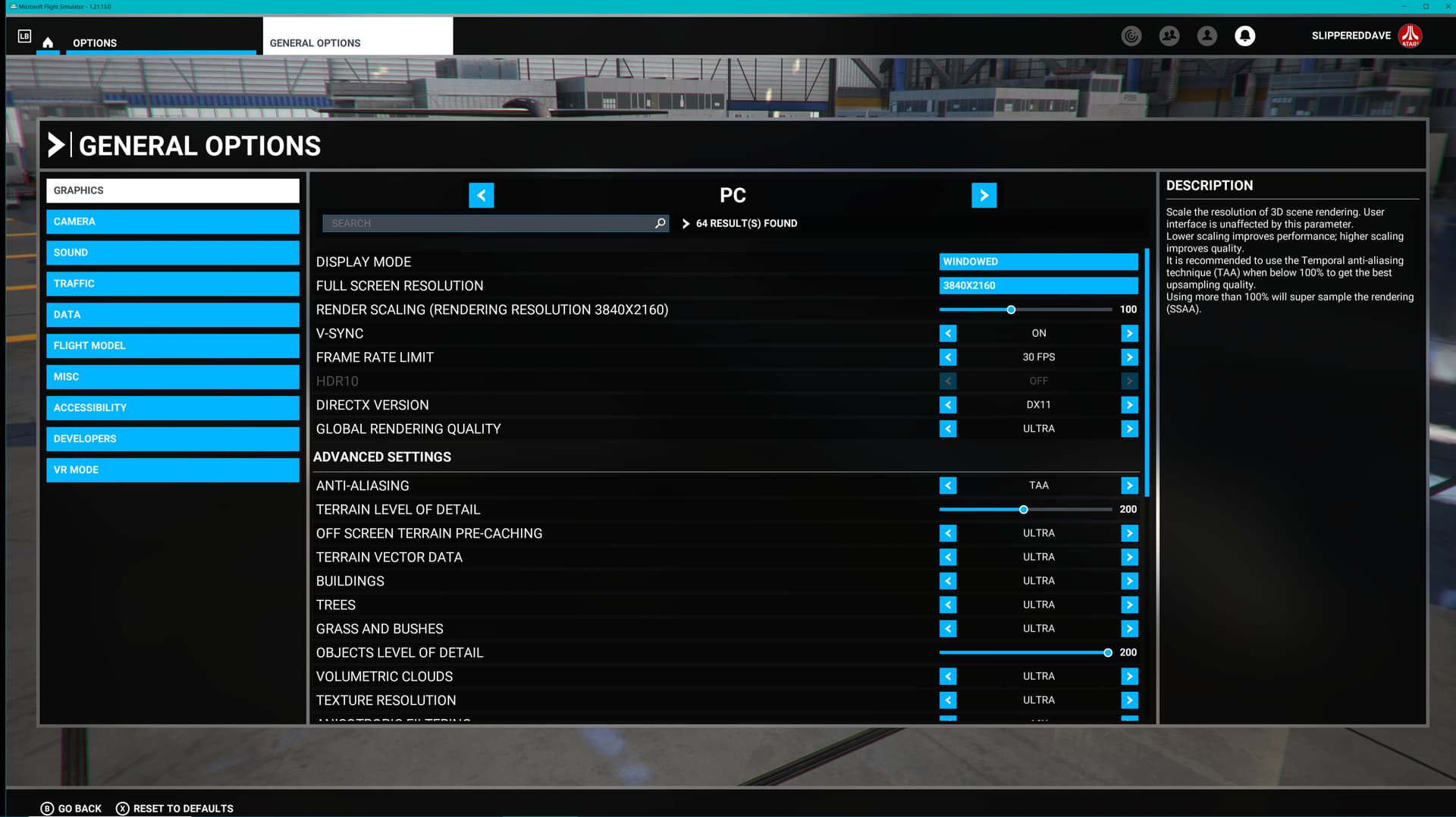Viewport: 1456px width, 817px height.
Task: Click RESET TO DEFAULTS at the bottom
Action: pos(174,808)
